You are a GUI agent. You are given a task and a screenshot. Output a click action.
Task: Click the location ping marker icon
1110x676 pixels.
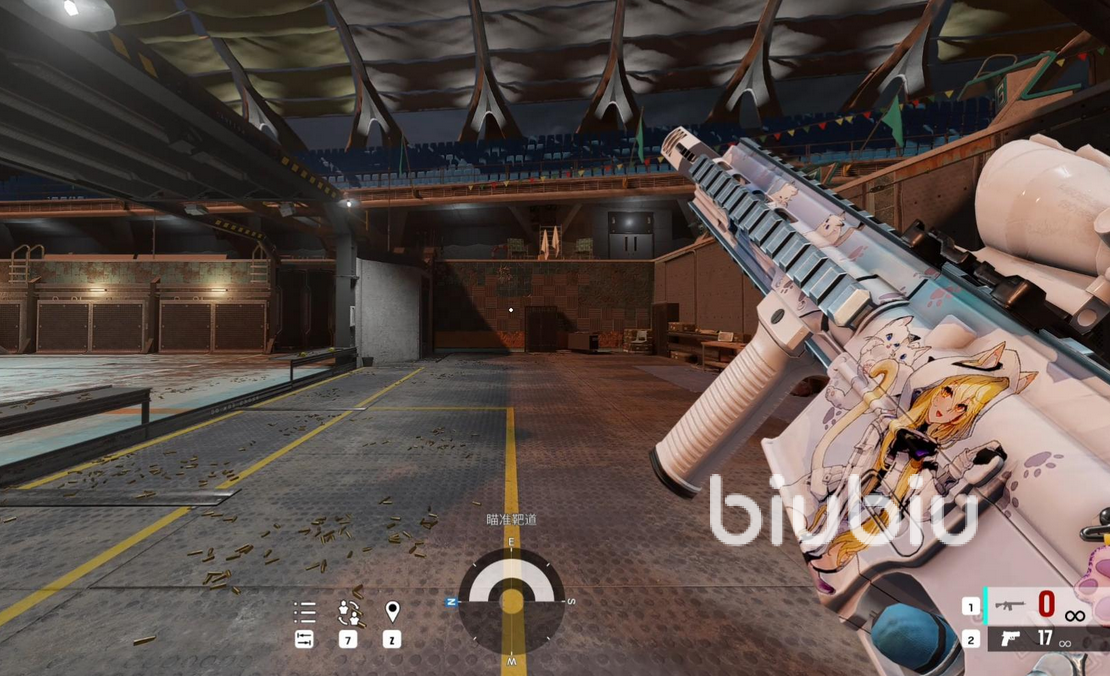coord(392,611)
